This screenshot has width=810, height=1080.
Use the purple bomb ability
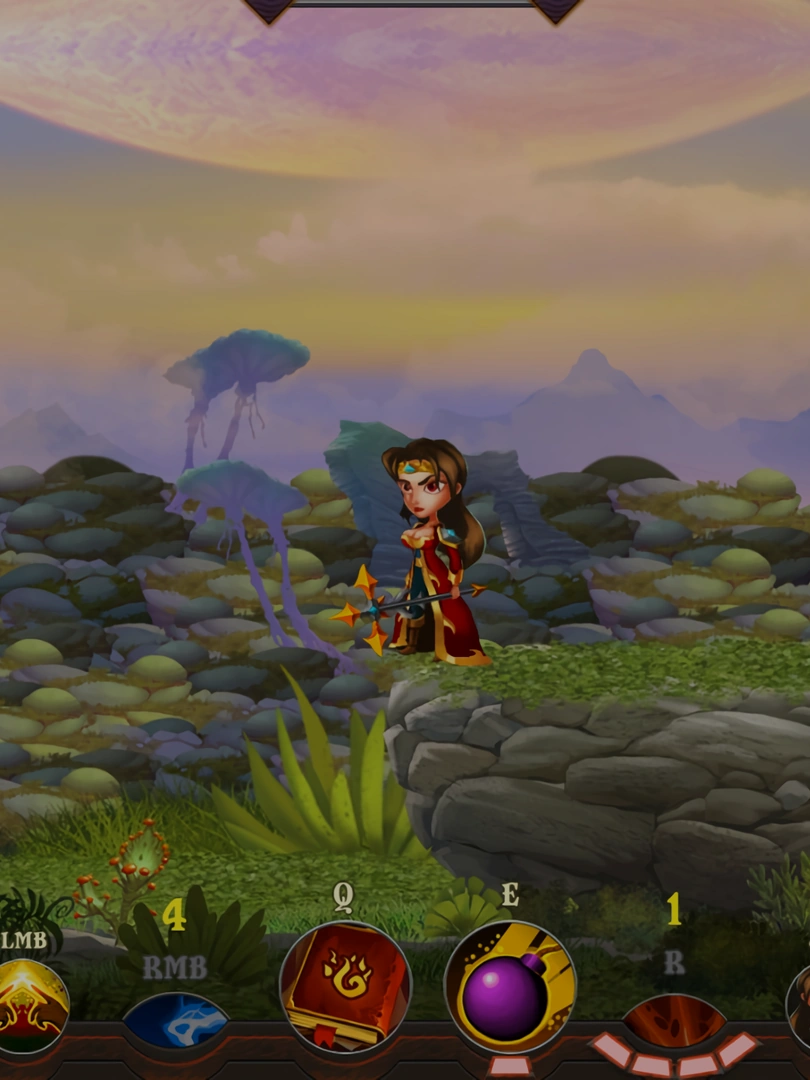point(510,987)
